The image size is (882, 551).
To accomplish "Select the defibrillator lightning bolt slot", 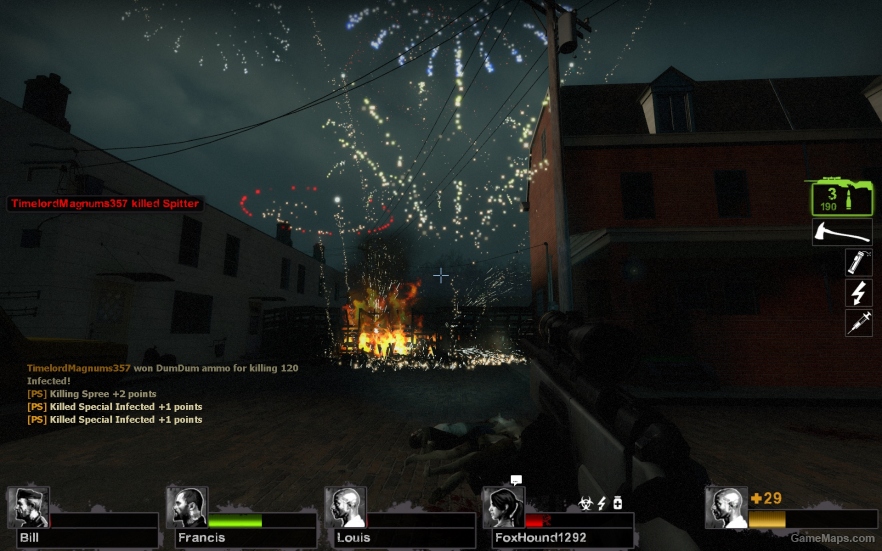I will click(x=858, y=292).
